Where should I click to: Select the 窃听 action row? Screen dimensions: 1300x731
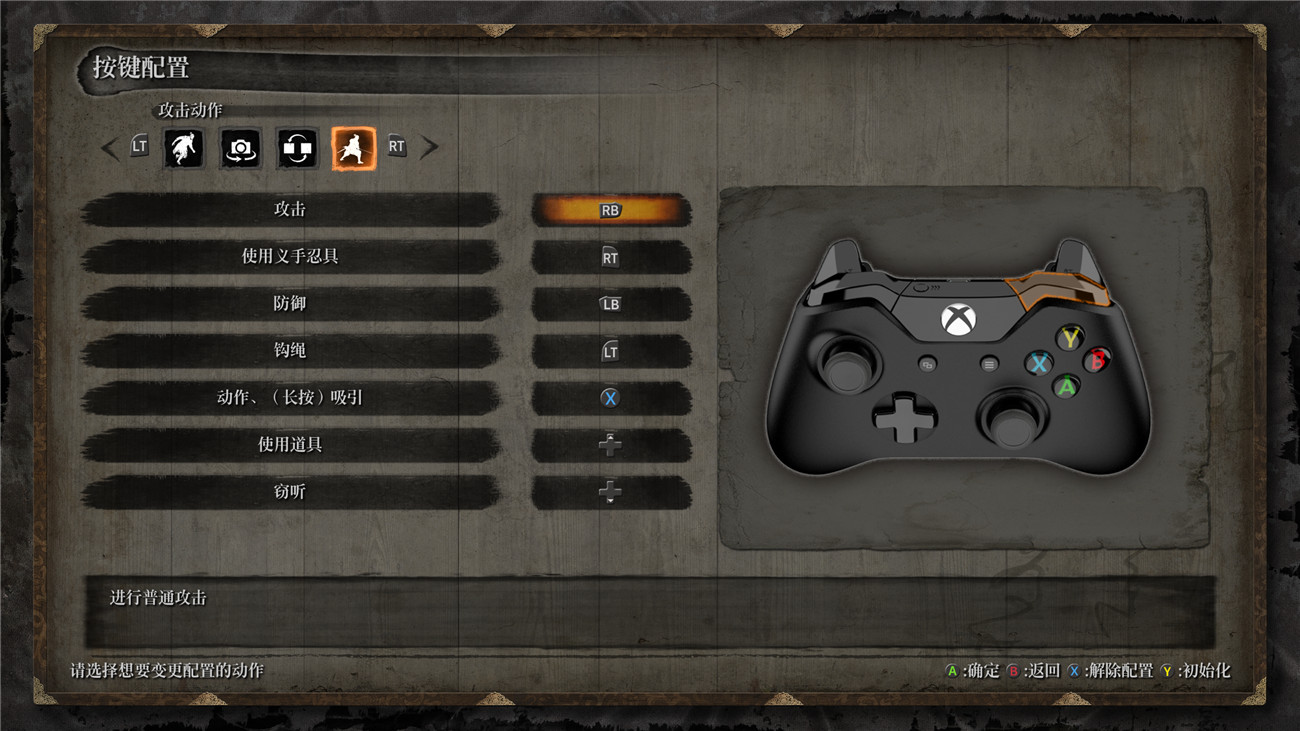click(290, 492)
